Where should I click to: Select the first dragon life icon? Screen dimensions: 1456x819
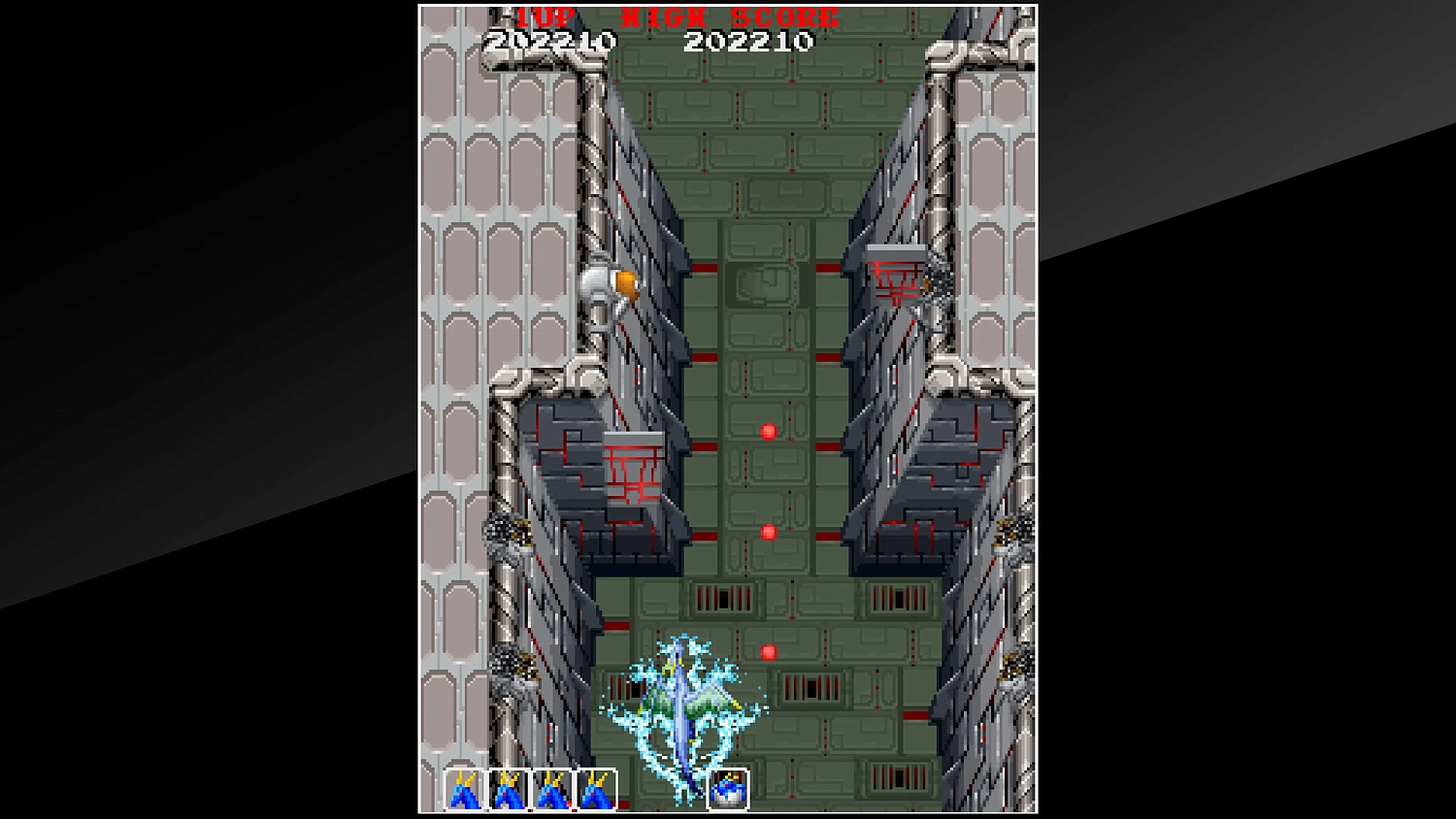pos(462,791)
